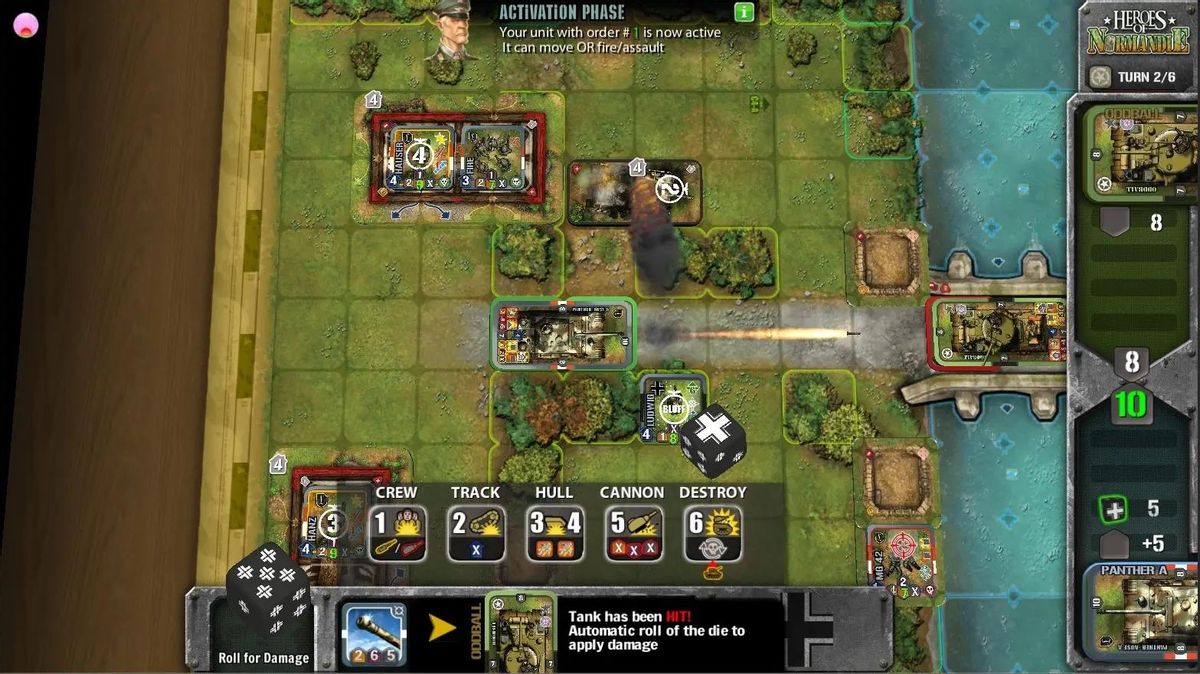Click the pink circle overlay button
This screenshot has width=1200, height=674.
click(25, 25)
